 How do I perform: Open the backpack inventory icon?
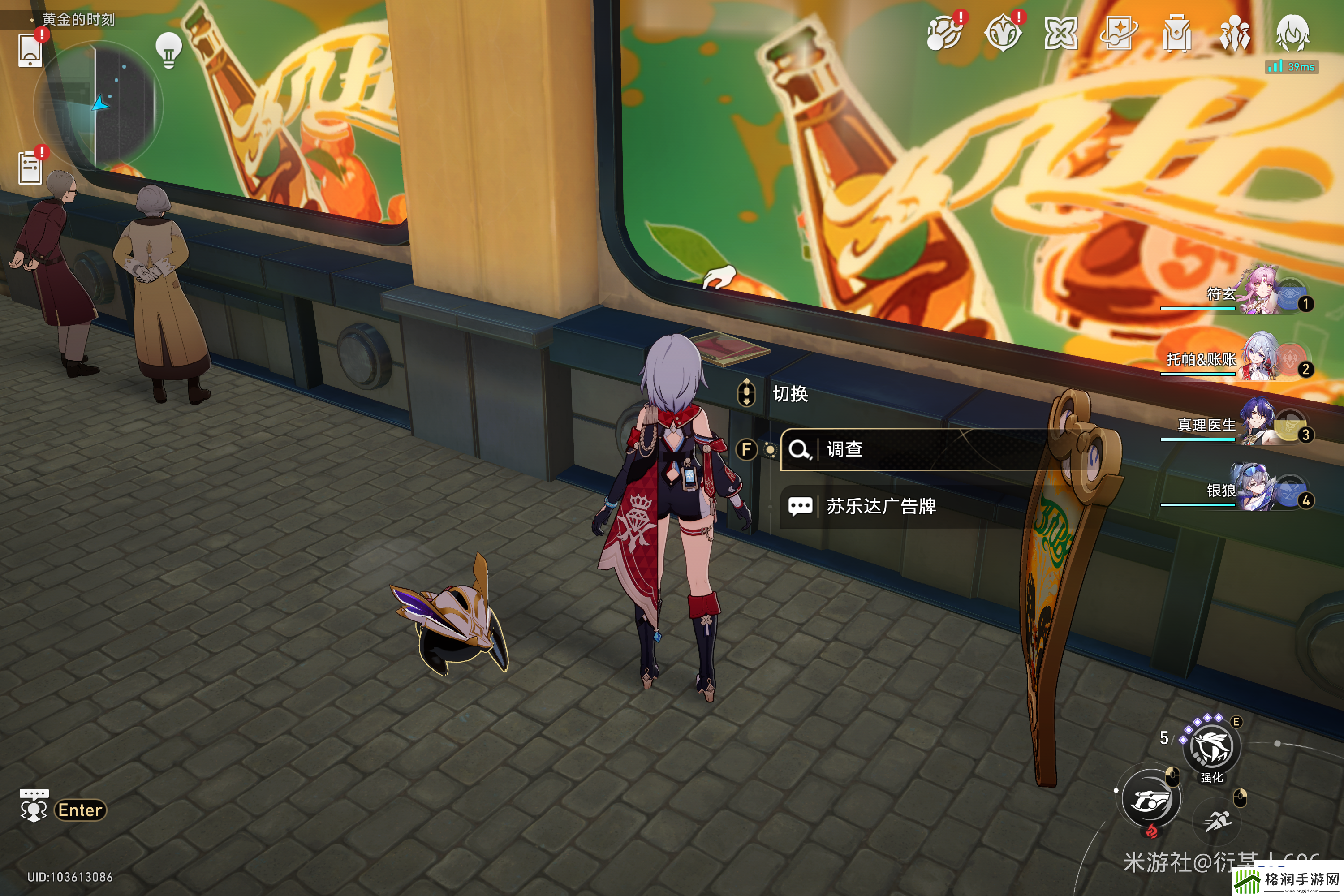pos(1176,33)
